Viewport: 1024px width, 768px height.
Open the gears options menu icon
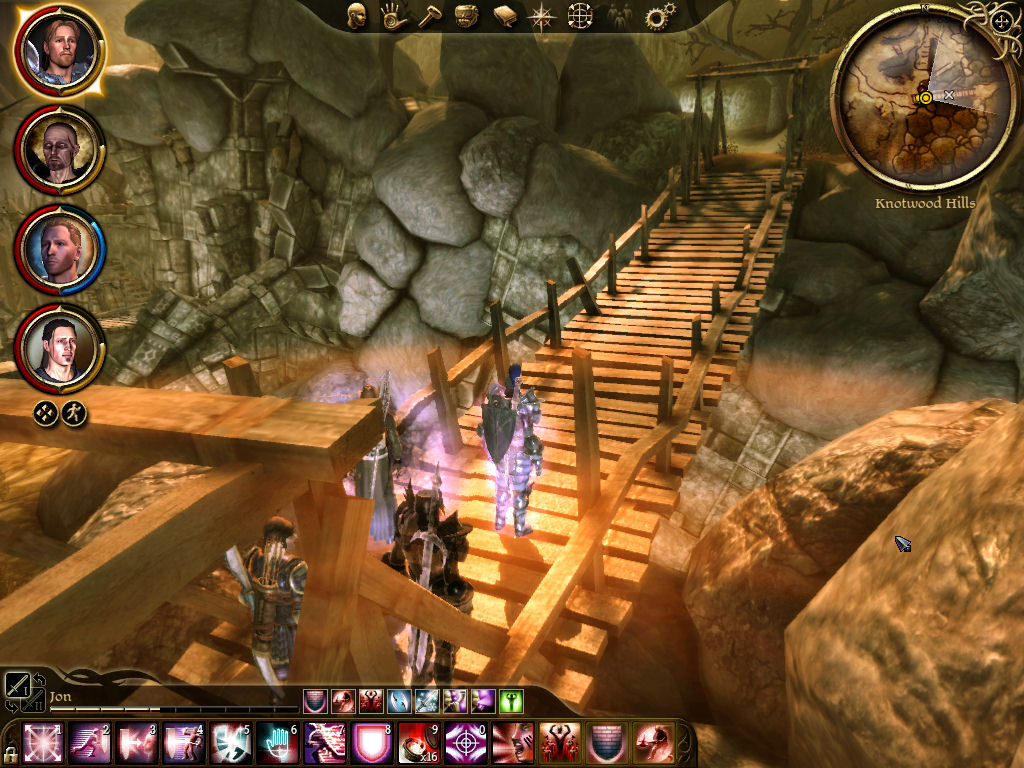(659, 17)
